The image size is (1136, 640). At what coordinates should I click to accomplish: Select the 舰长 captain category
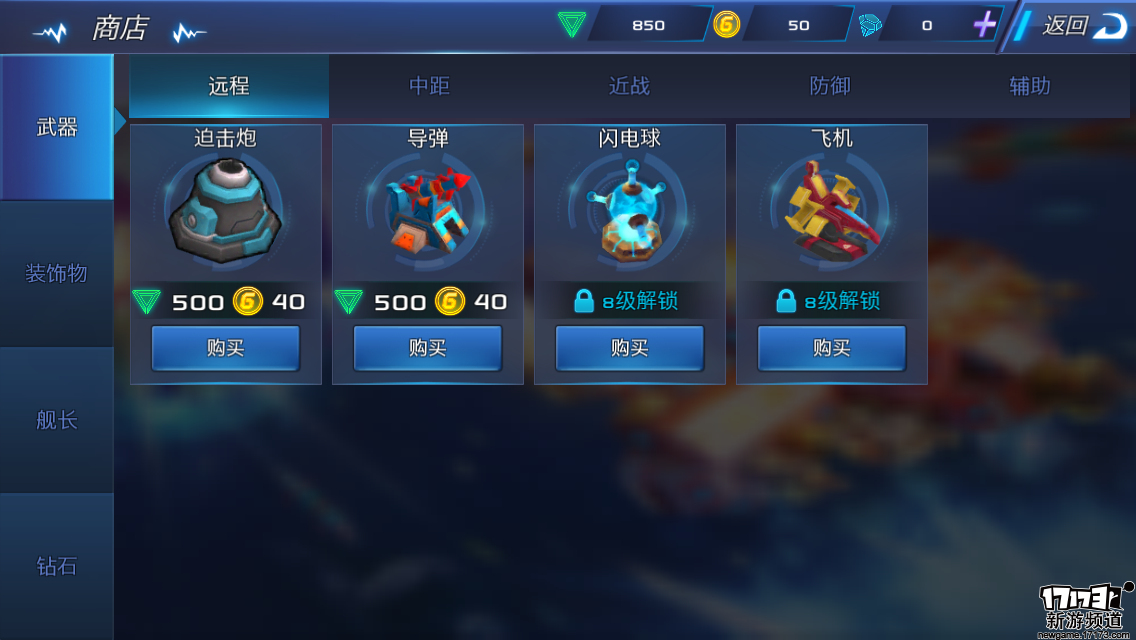pos(56,420)
